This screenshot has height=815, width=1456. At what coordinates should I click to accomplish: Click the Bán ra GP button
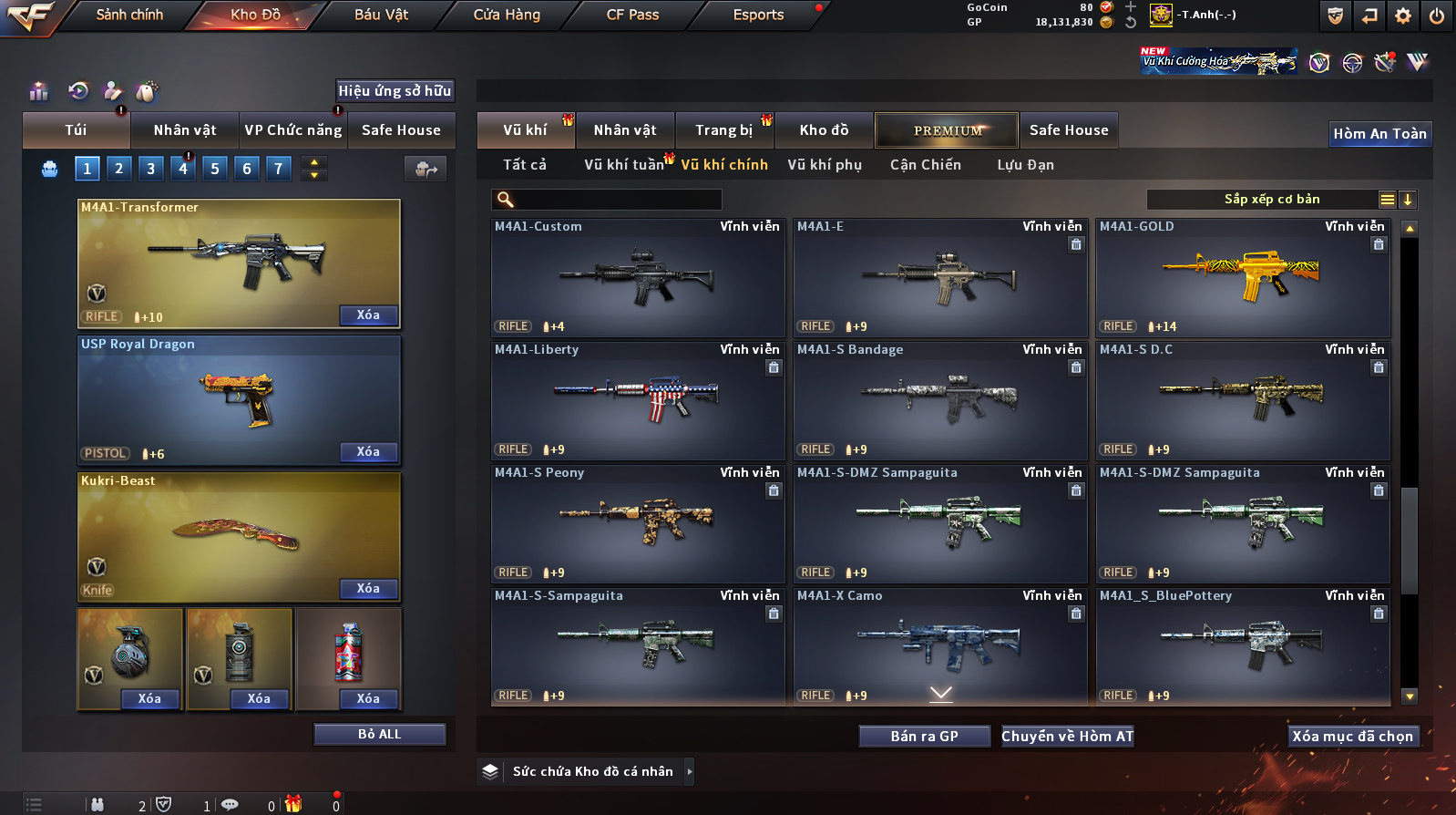point(924,737)
